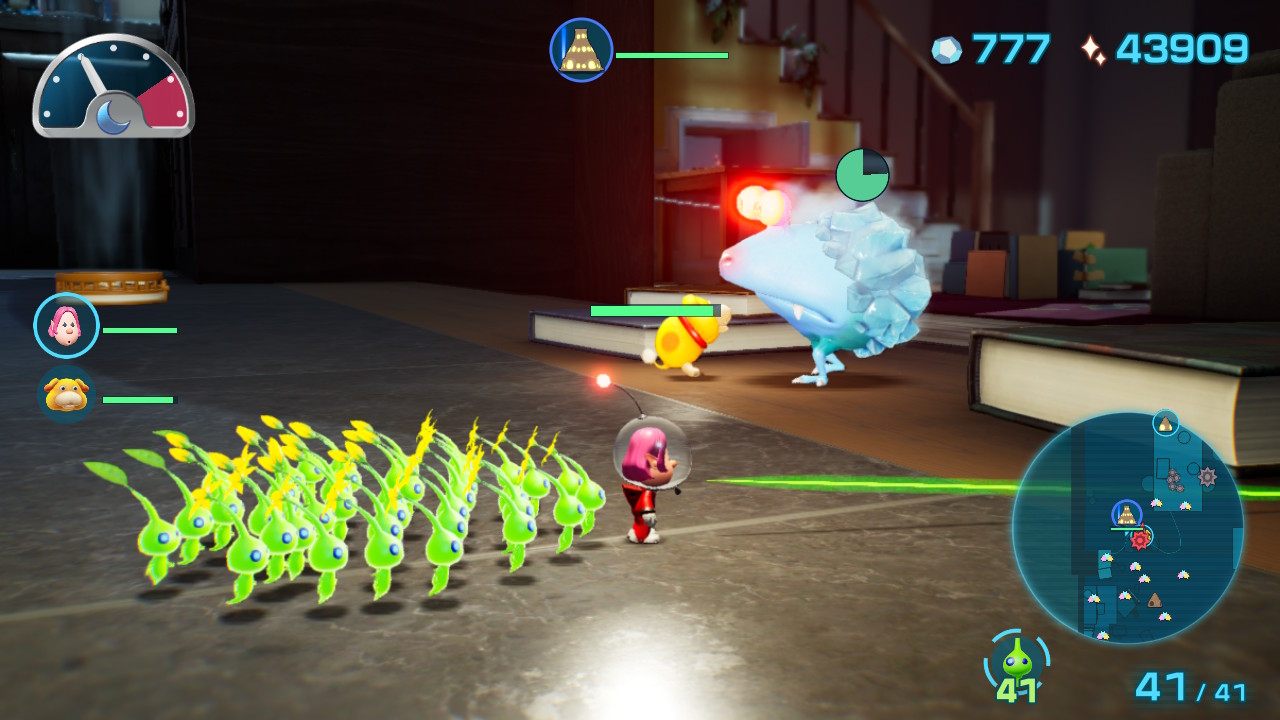Select the gray gear icon on the minimap
Viewport: 1280px width, 720px height.
pyautogui.click(x=1206, y=475)
